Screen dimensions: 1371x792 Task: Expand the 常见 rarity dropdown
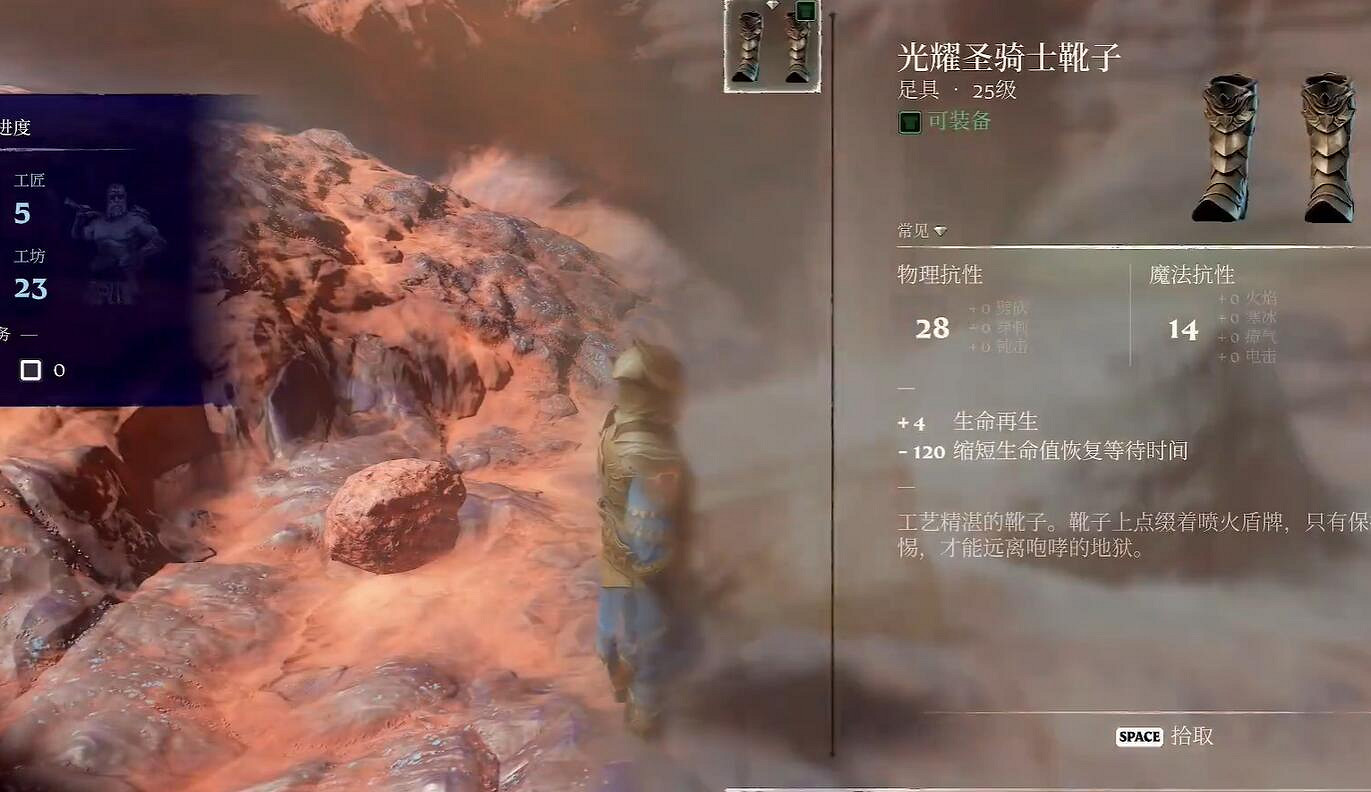[920, 229]
